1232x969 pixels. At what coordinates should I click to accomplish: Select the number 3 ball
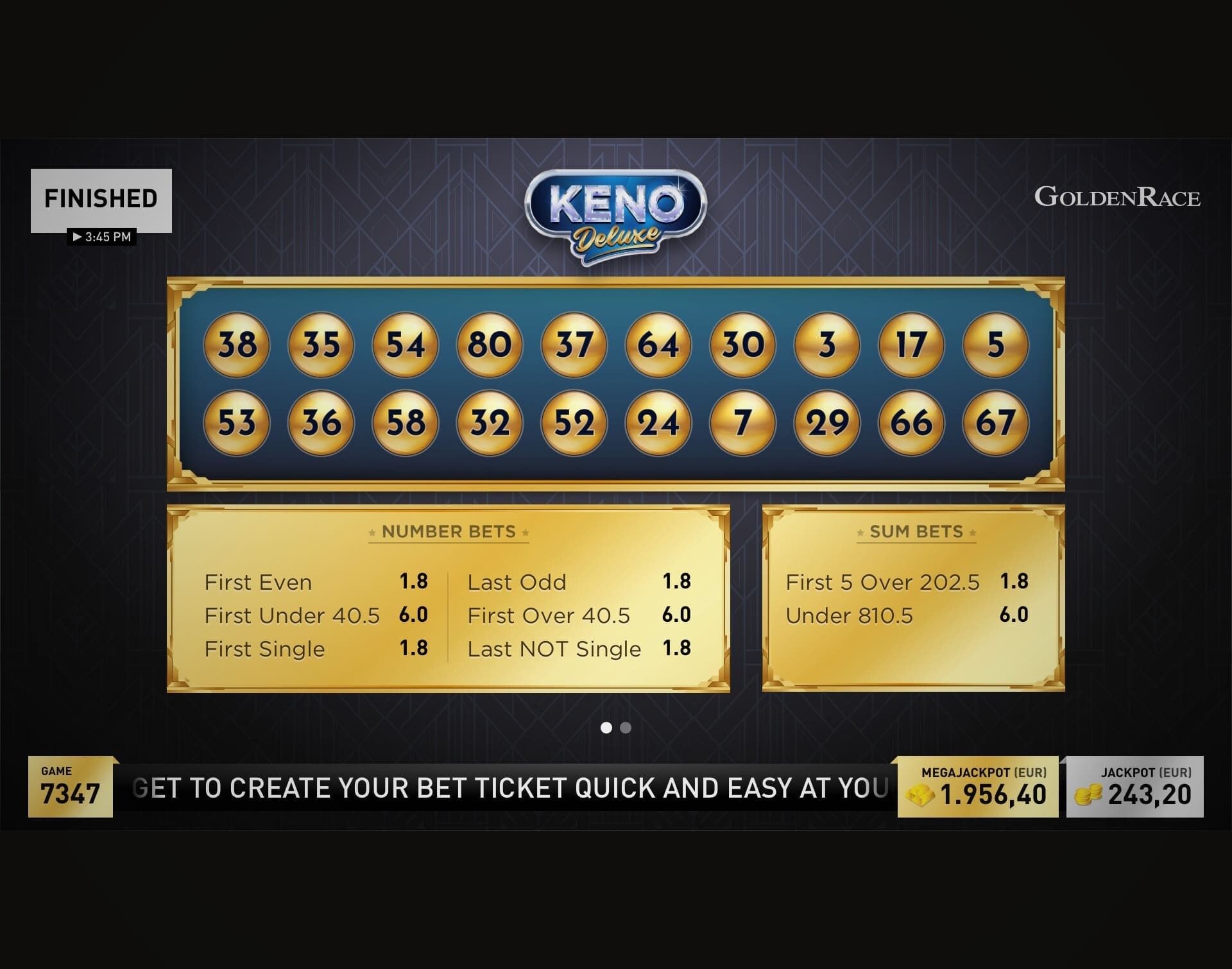(x=825, y=345)
